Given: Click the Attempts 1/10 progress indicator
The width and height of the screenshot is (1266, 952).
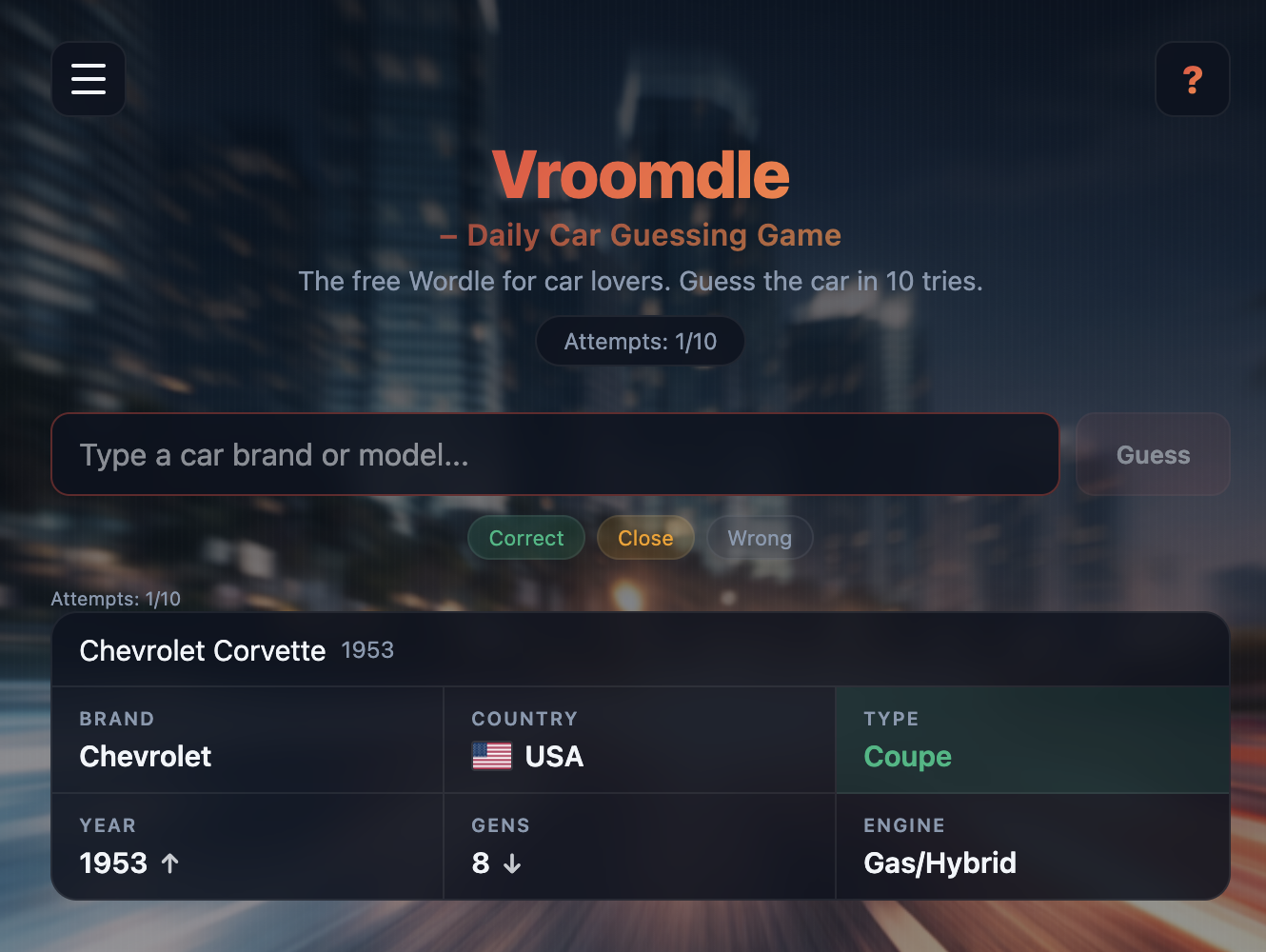Looking at the screenshot, I should pyautogui.click(x=116, y=599).
